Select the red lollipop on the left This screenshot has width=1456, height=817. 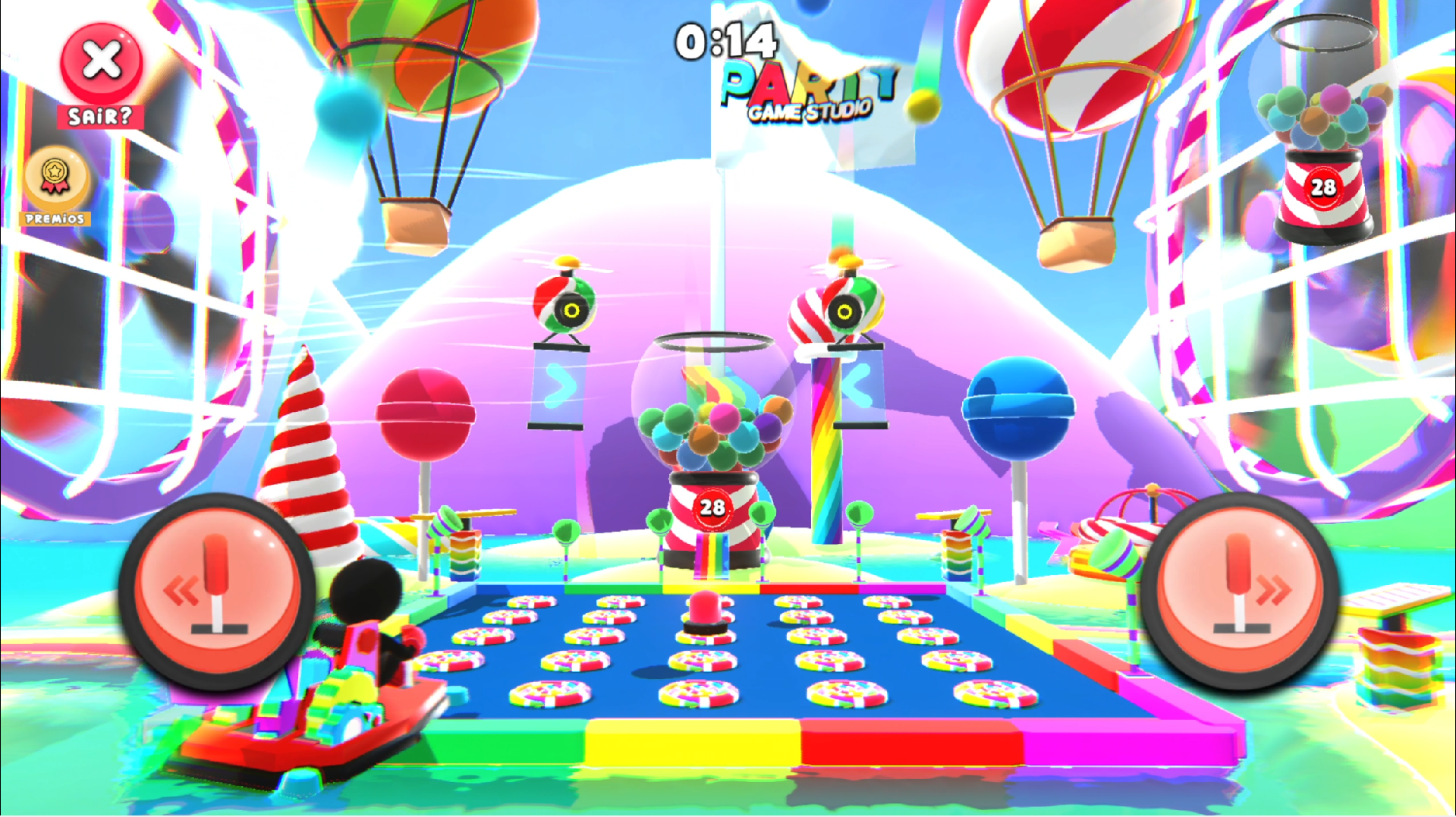point(424,413)
